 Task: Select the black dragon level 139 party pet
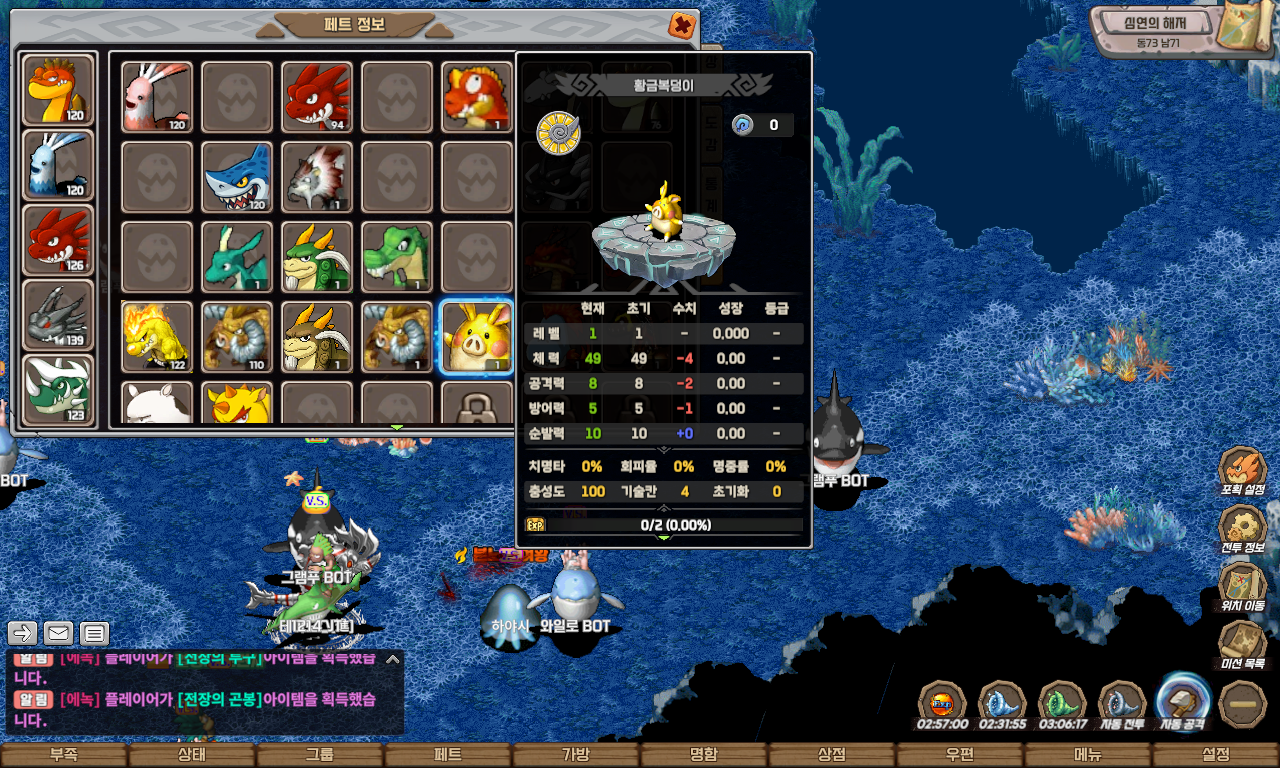pos(58,315)
